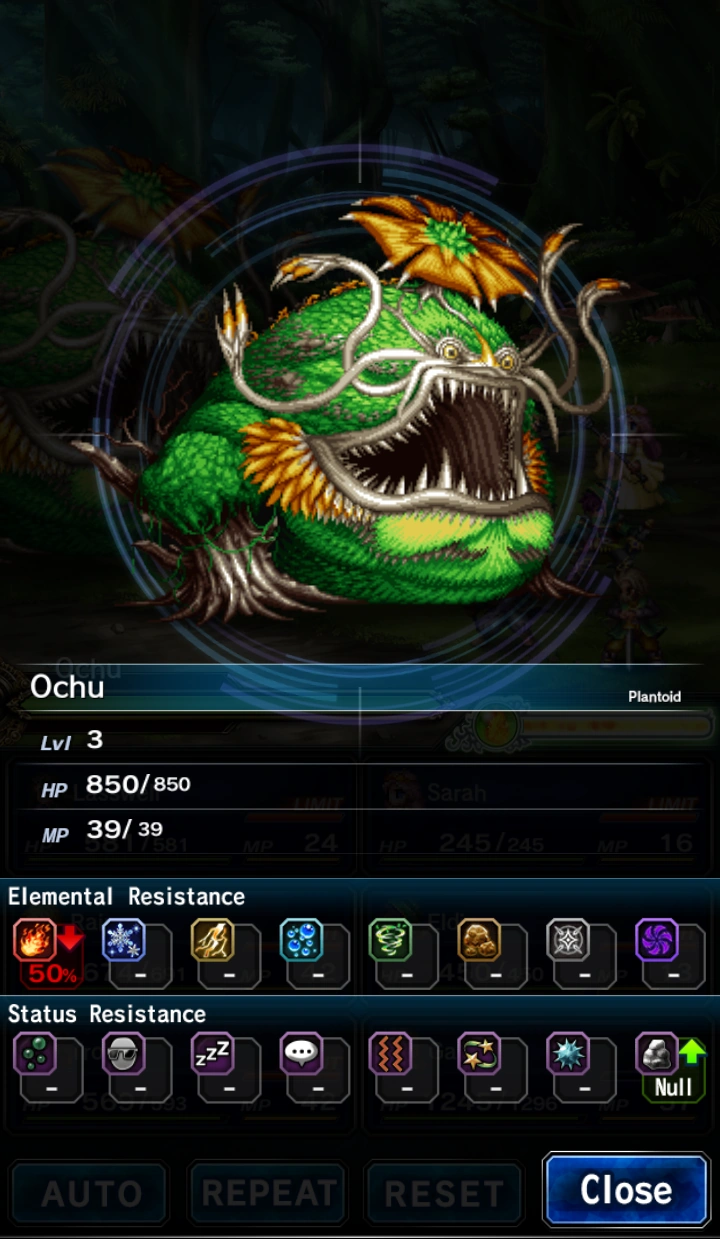Select the fire resistance icon
This screenshot has height=1239, width=720.
35,940
